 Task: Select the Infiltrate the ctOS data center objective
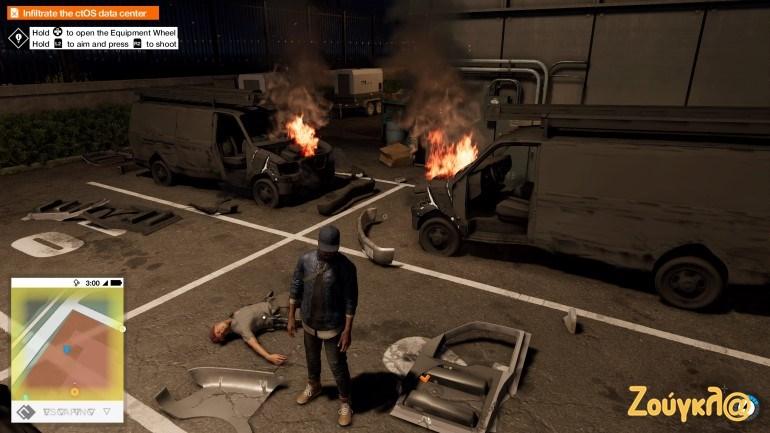coord(83,13)
